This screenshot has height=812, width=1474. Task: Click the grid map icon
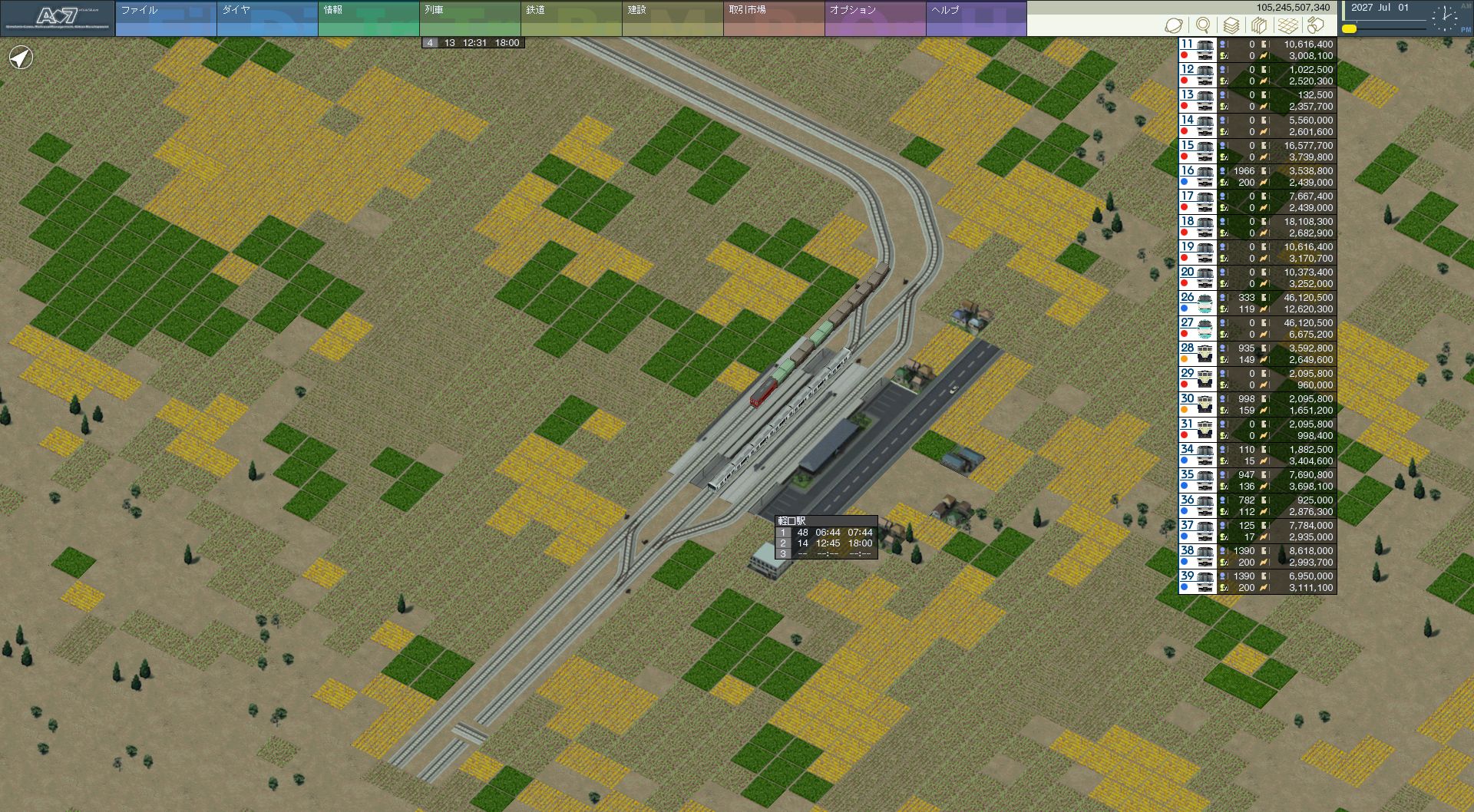coord(1287,25)
